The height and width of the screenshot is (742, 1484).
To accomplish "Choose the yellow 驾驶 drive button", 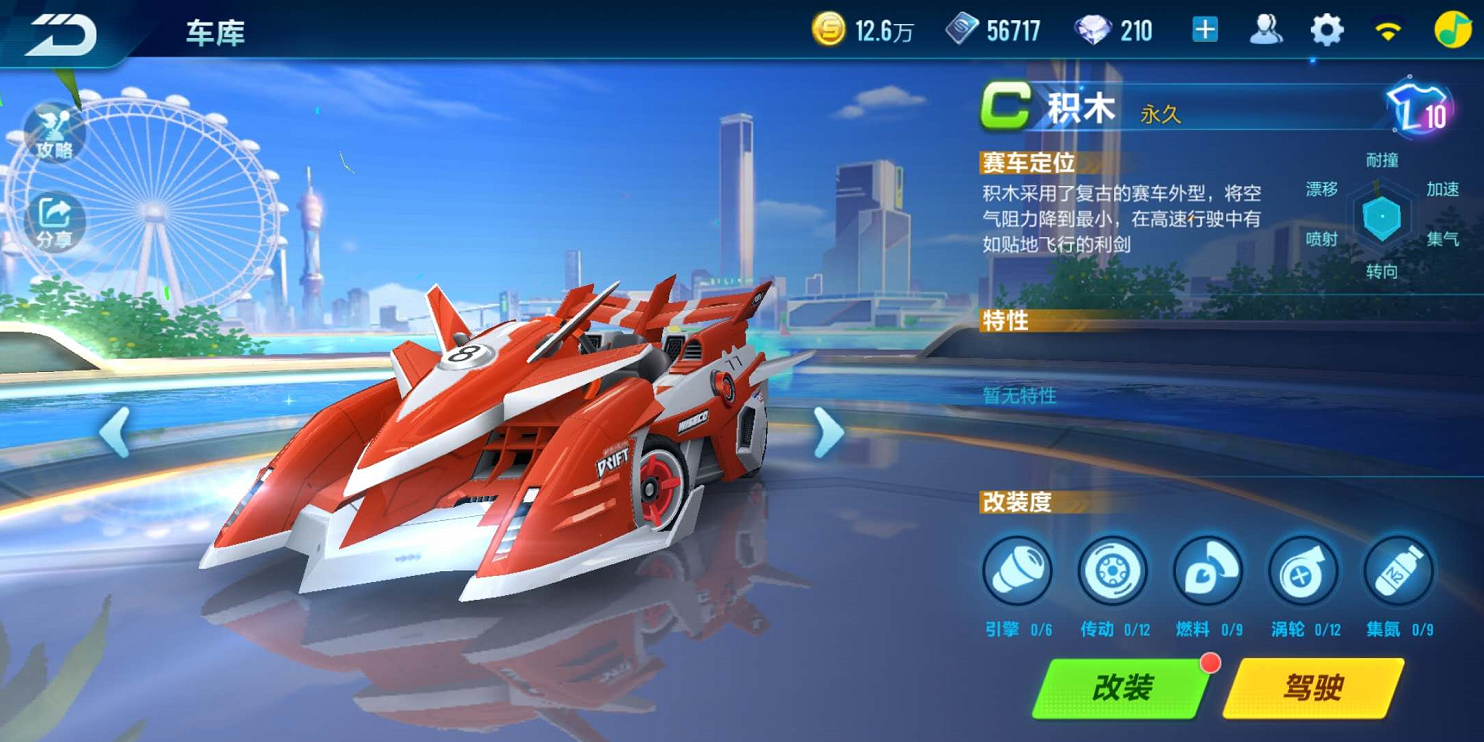I will tap(1313, 688).
